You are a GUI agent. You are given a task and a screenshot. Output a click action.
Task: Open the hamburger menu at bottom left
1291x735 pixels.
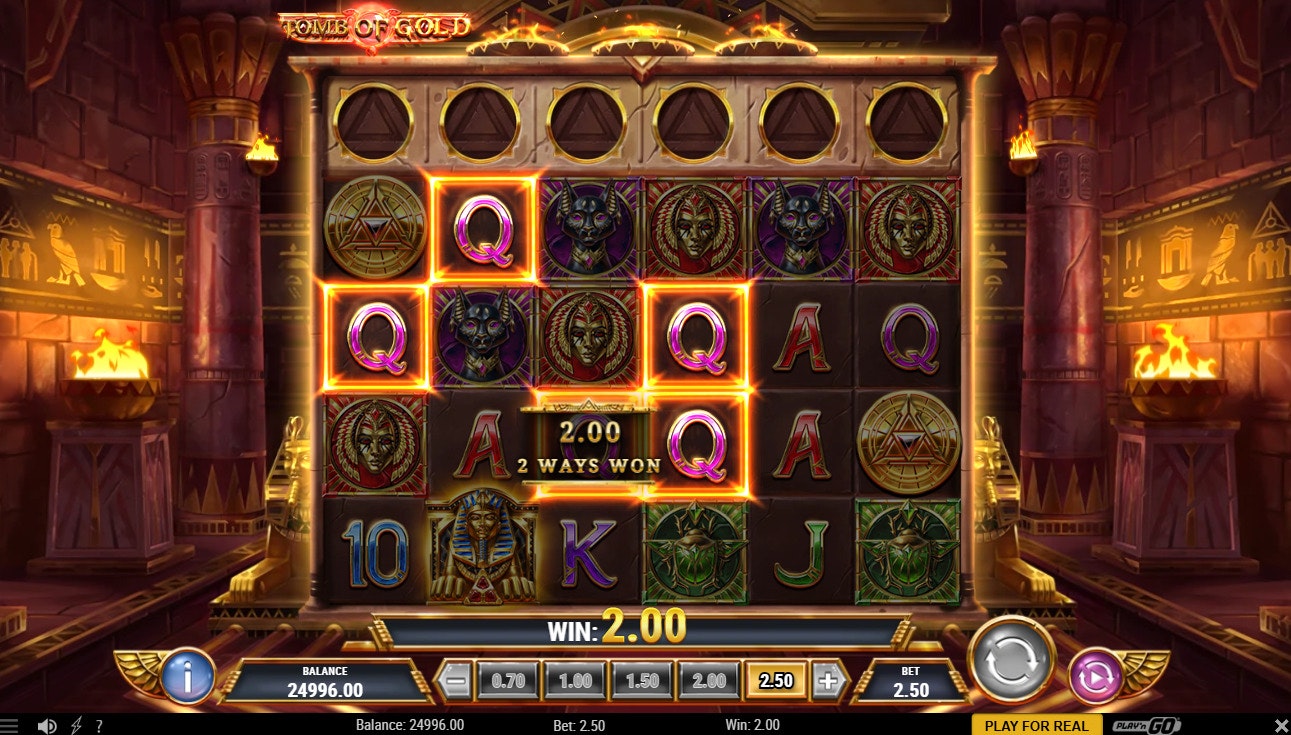[x=8, y=724]
